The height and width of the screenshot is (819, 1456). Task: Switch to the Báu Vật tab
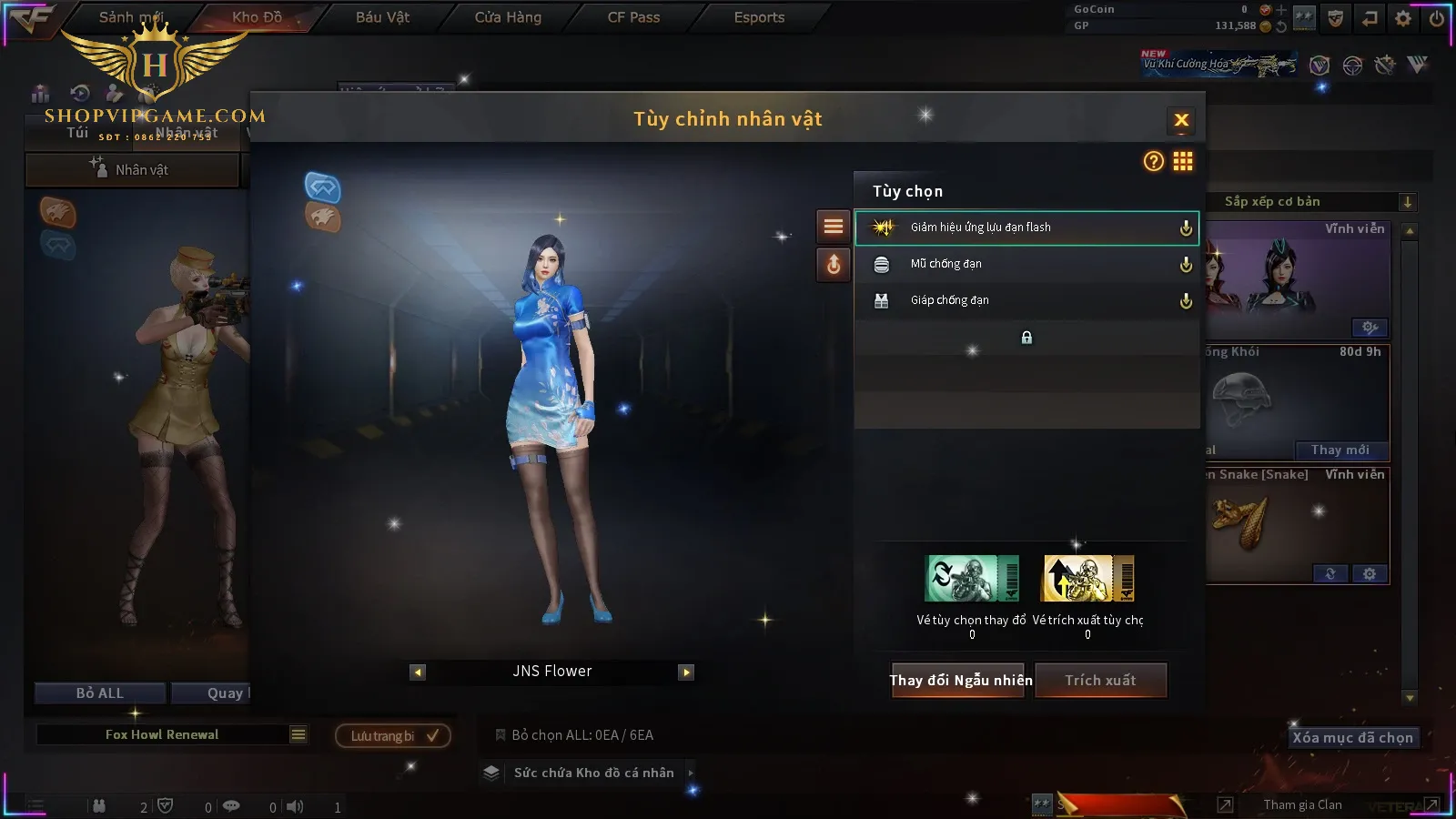pos(382,17)
